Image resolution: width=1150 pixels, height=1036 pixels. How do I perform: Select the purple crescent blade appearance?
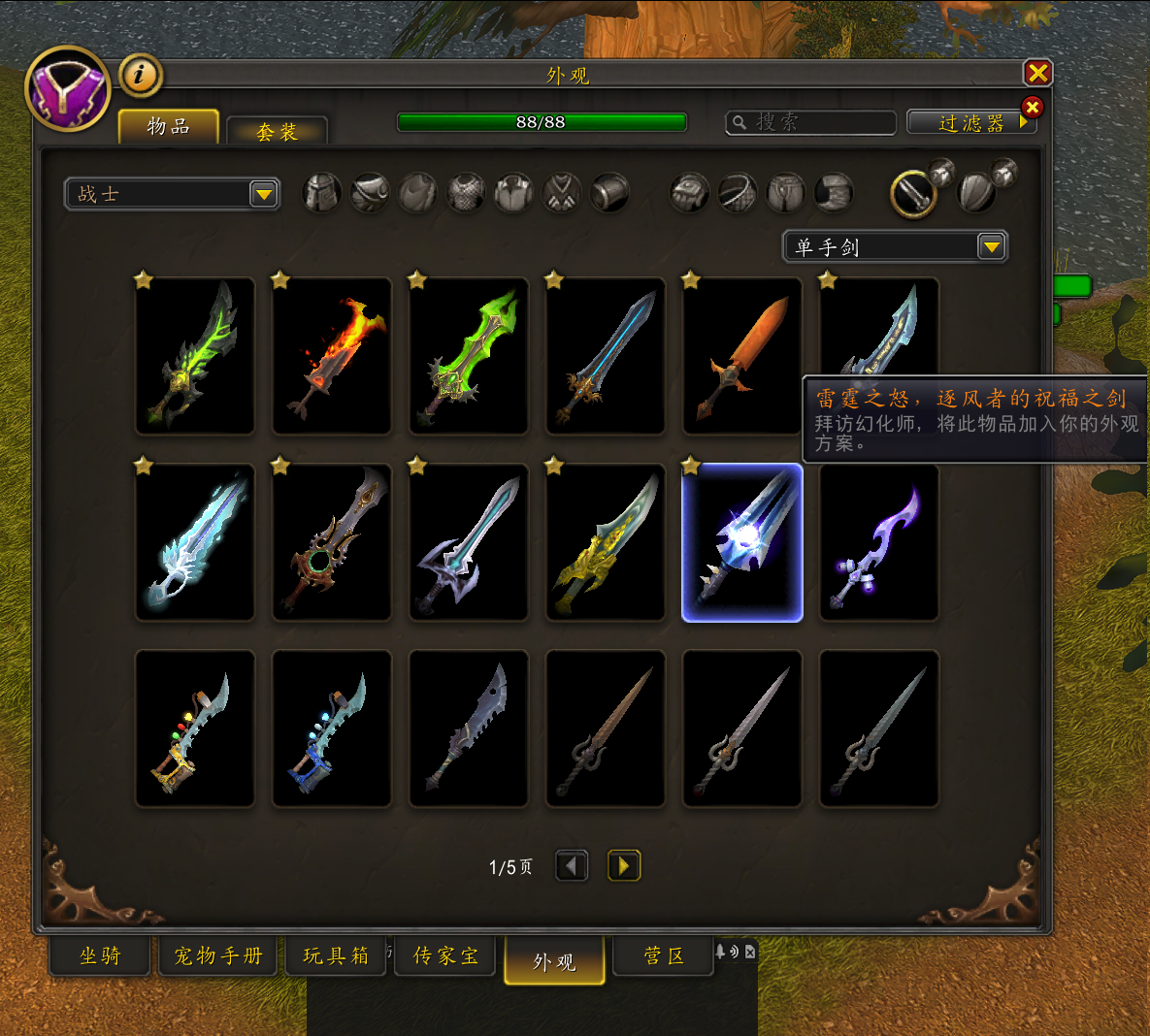pos(879,542)
